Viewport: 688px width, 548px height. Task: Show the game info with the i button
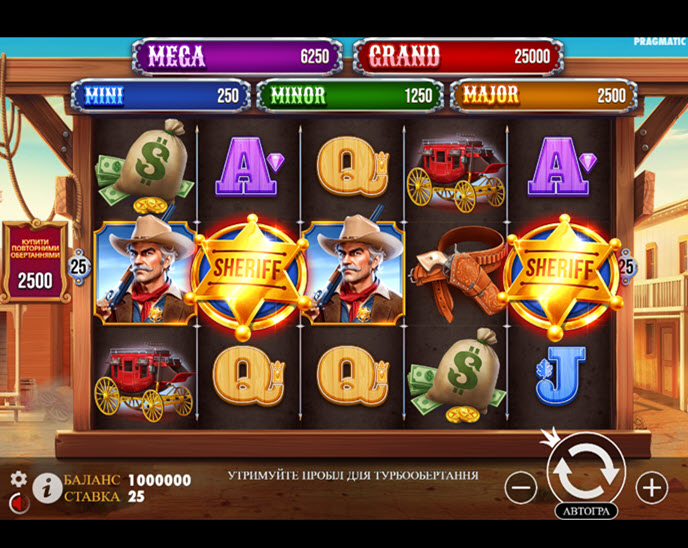click(x=45, y=487)
